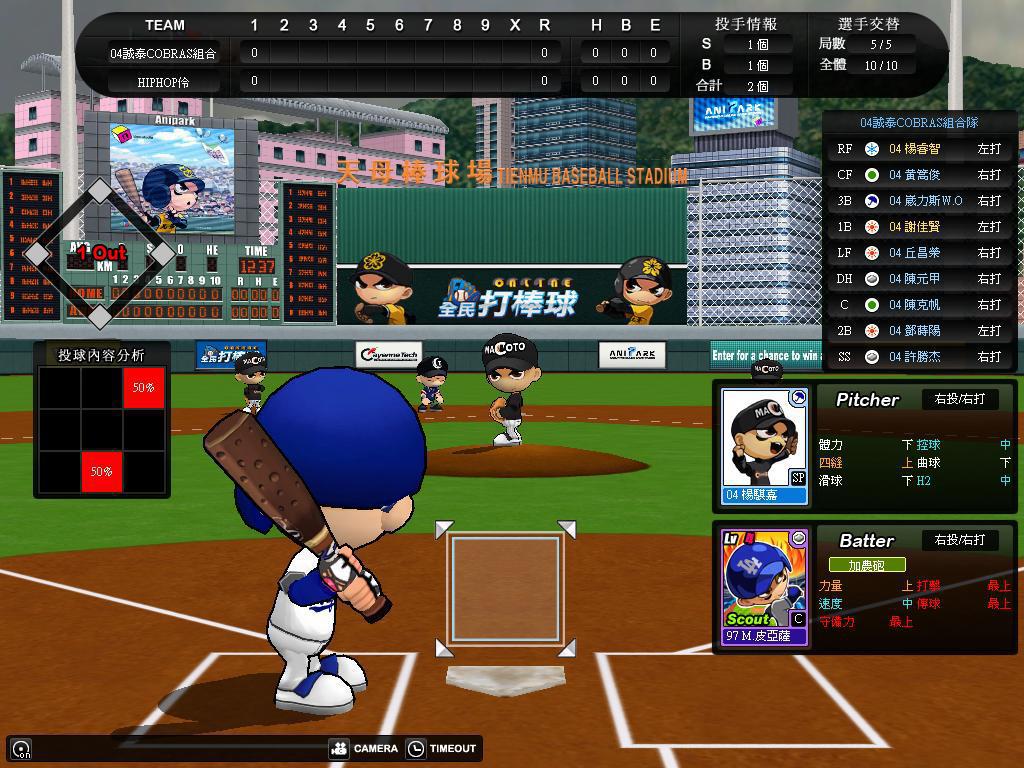Select the CF player row in lineup

919,175
